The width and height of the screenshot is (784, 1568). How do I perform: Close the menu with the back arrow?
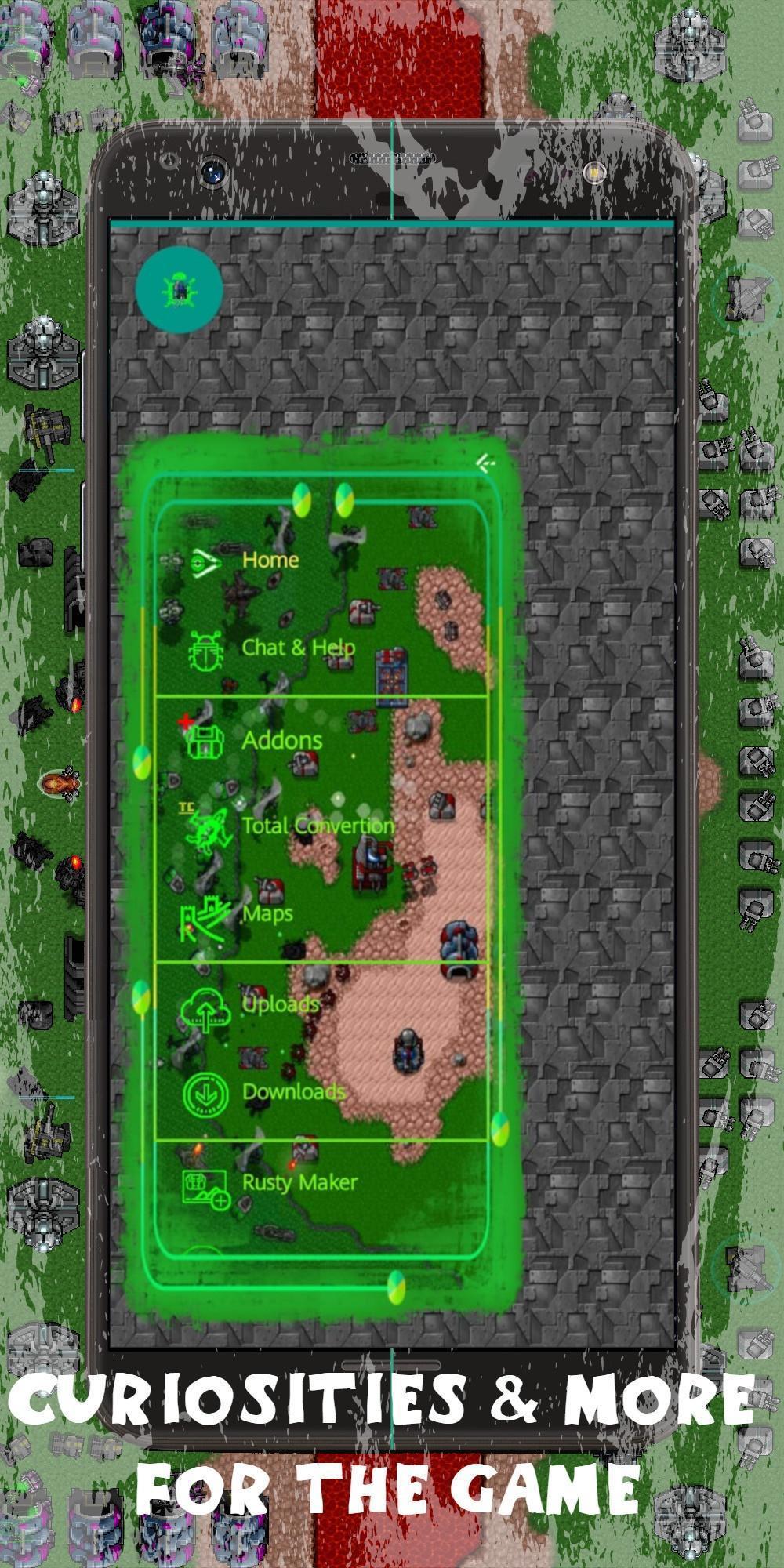(x=486, y=463)
